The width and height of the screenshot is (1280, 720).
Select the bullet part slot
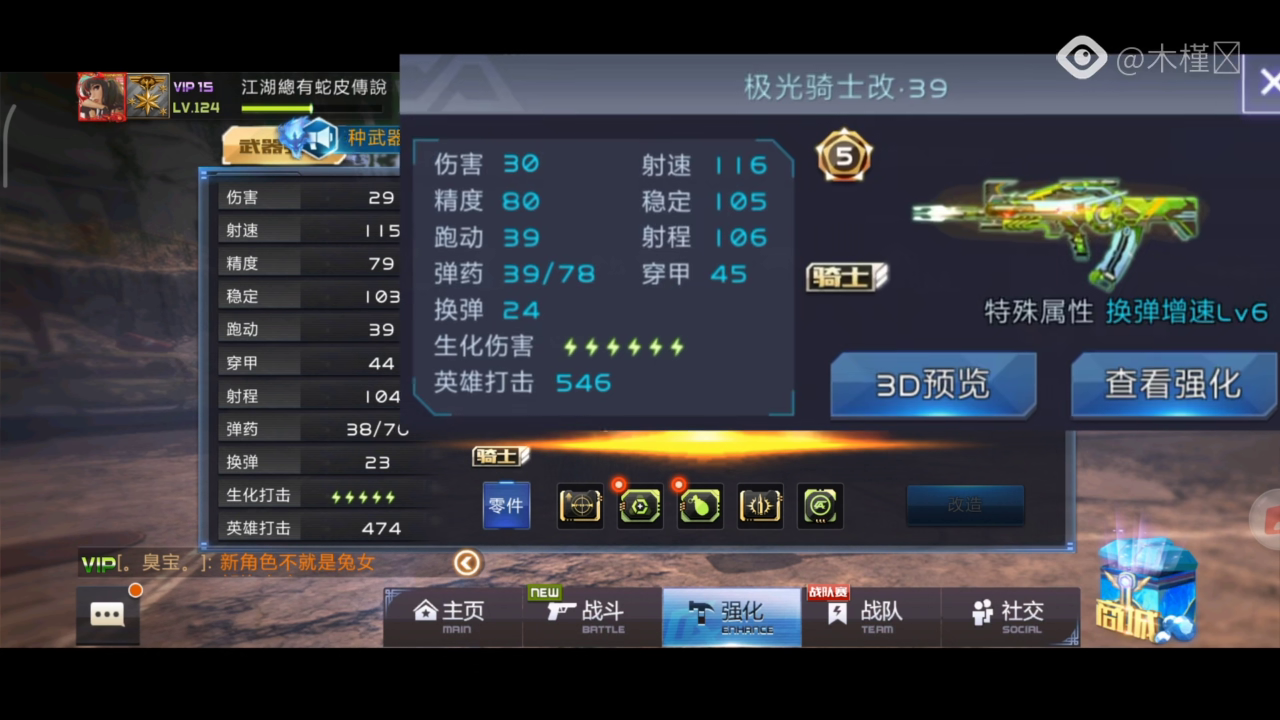(x=760, y=506)
